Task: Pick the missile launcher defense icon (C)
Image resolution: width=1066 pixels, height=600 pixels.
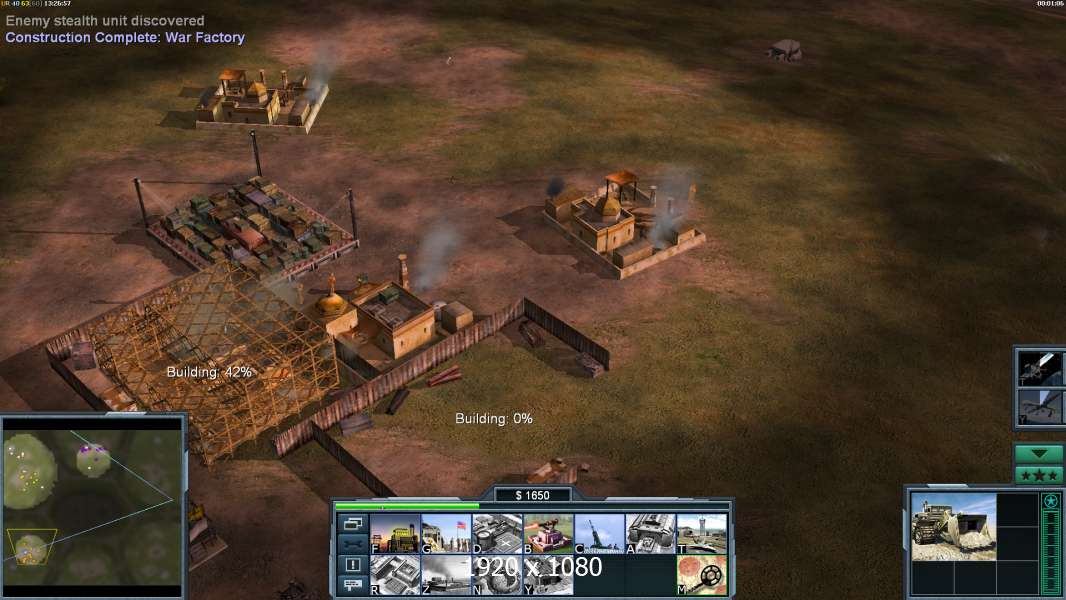Action: pos(599,534)
